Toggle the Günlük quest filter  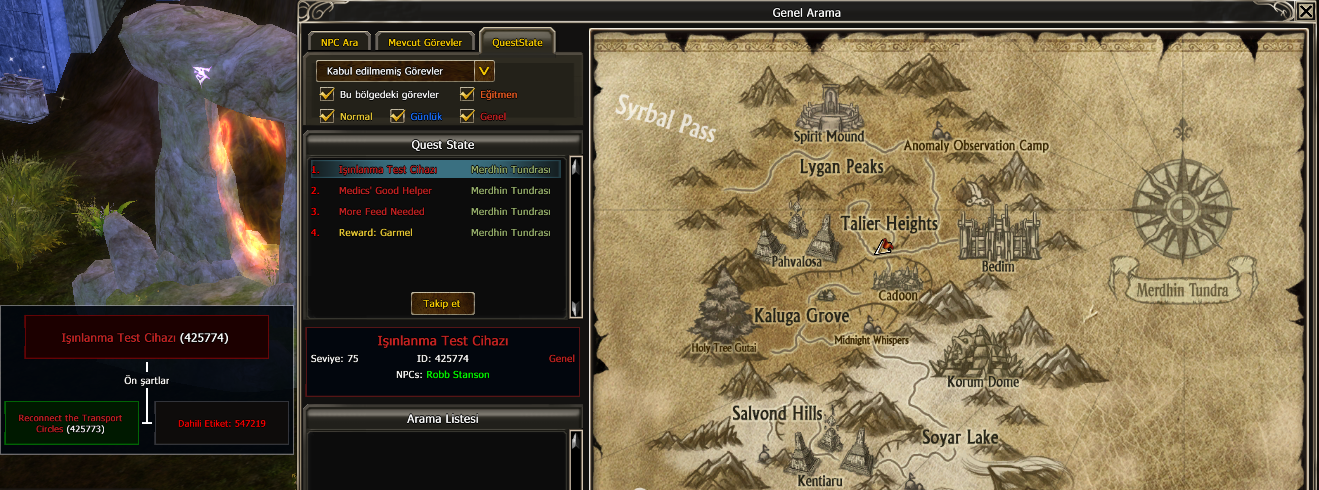397,116
